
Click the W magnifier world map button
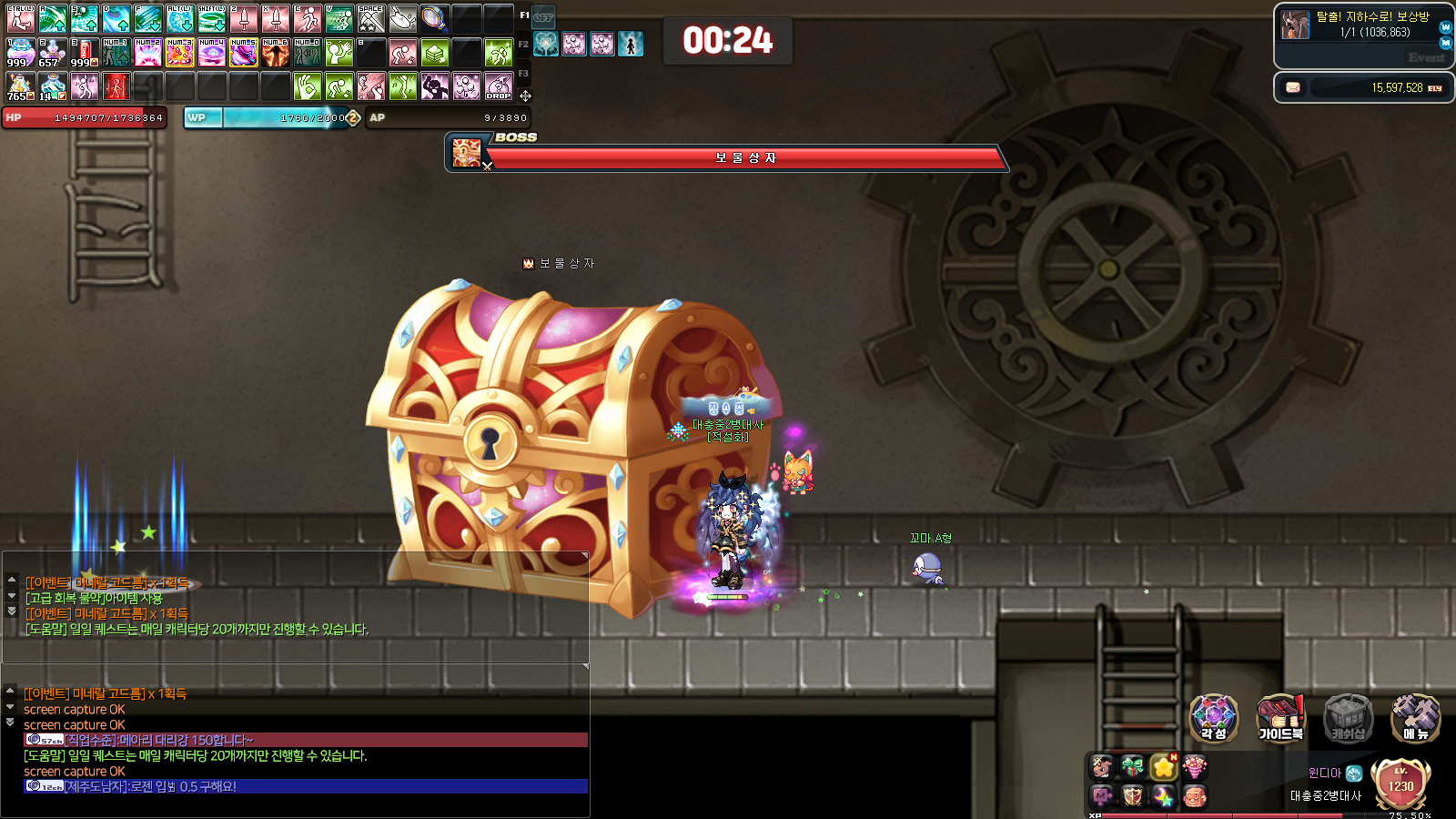(x=1445, y=27)
